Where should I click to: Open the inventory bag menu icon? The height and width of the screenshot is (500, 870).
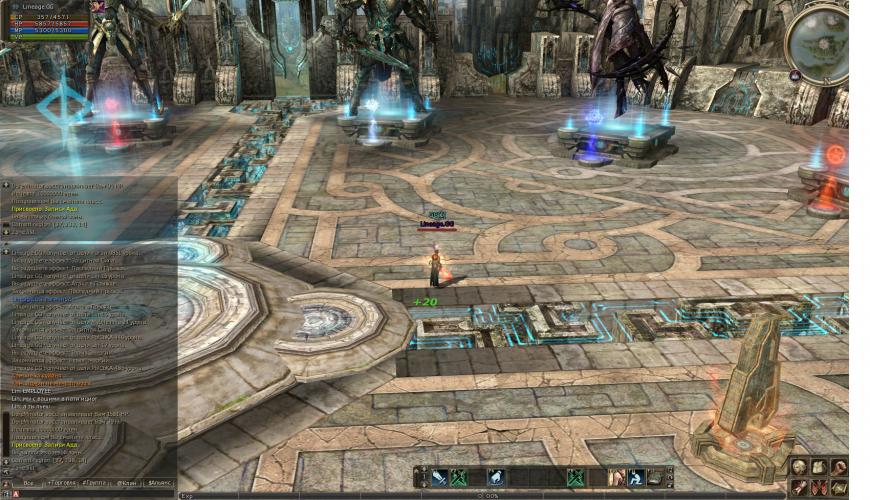click(819, 467)
